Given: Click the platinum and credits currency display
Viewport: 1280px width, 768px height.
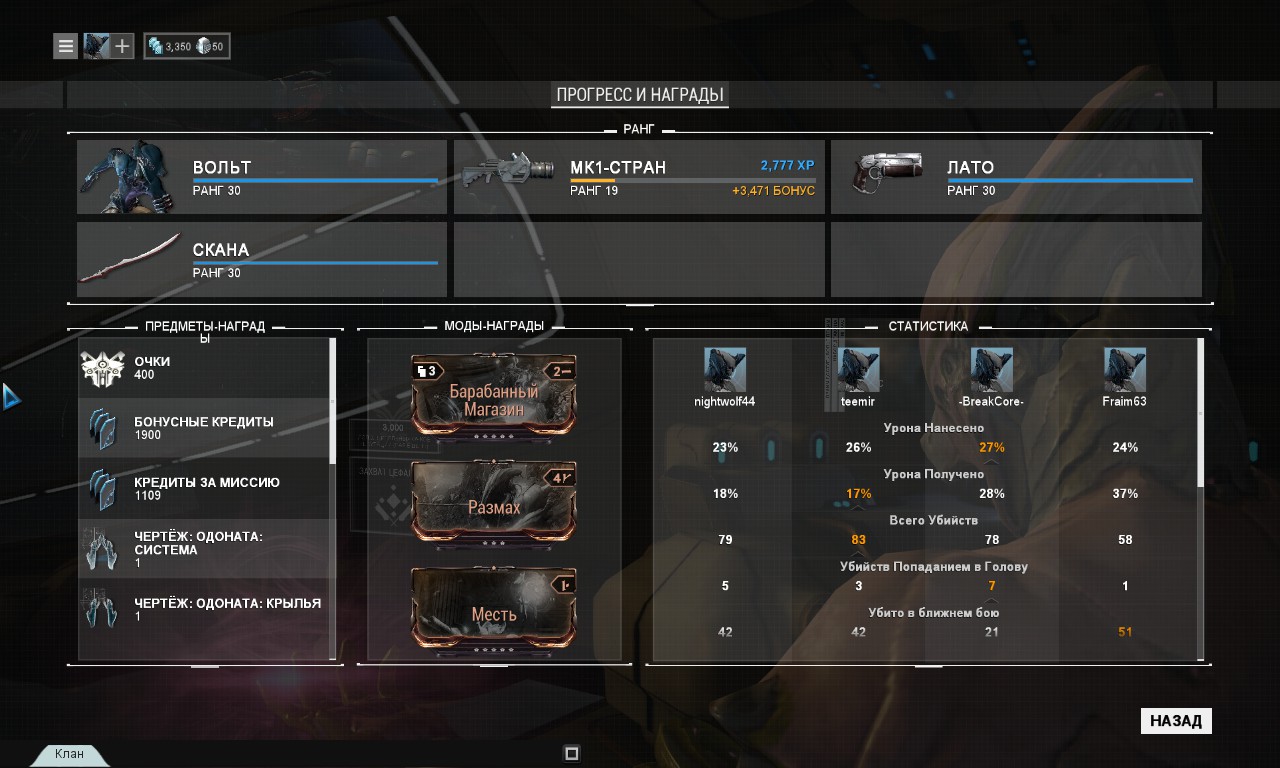Looking at the screenshot, I should (187, 46).
